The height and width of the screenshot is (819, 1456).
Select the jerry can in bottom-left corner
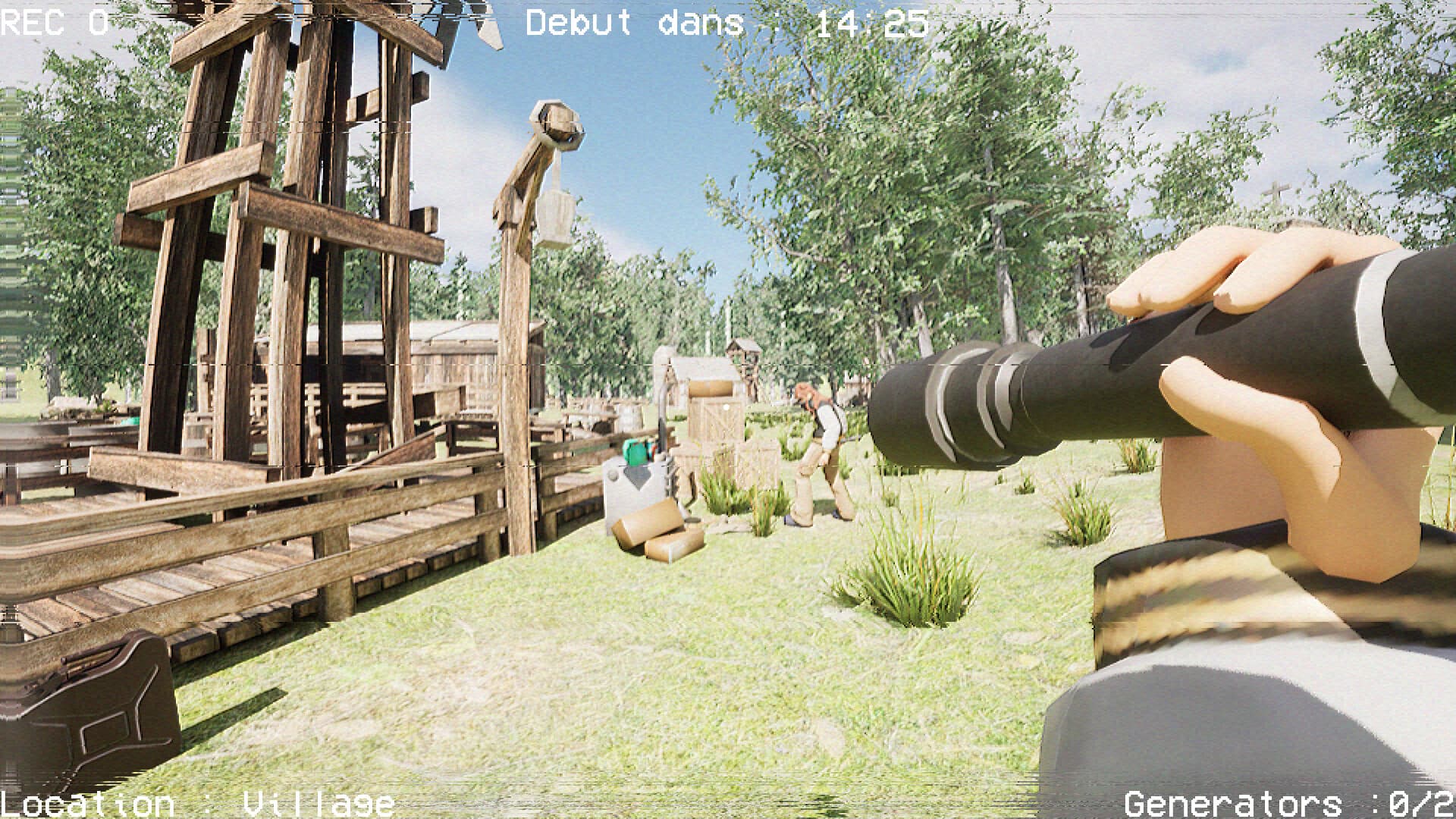click(x=91, y=720)
